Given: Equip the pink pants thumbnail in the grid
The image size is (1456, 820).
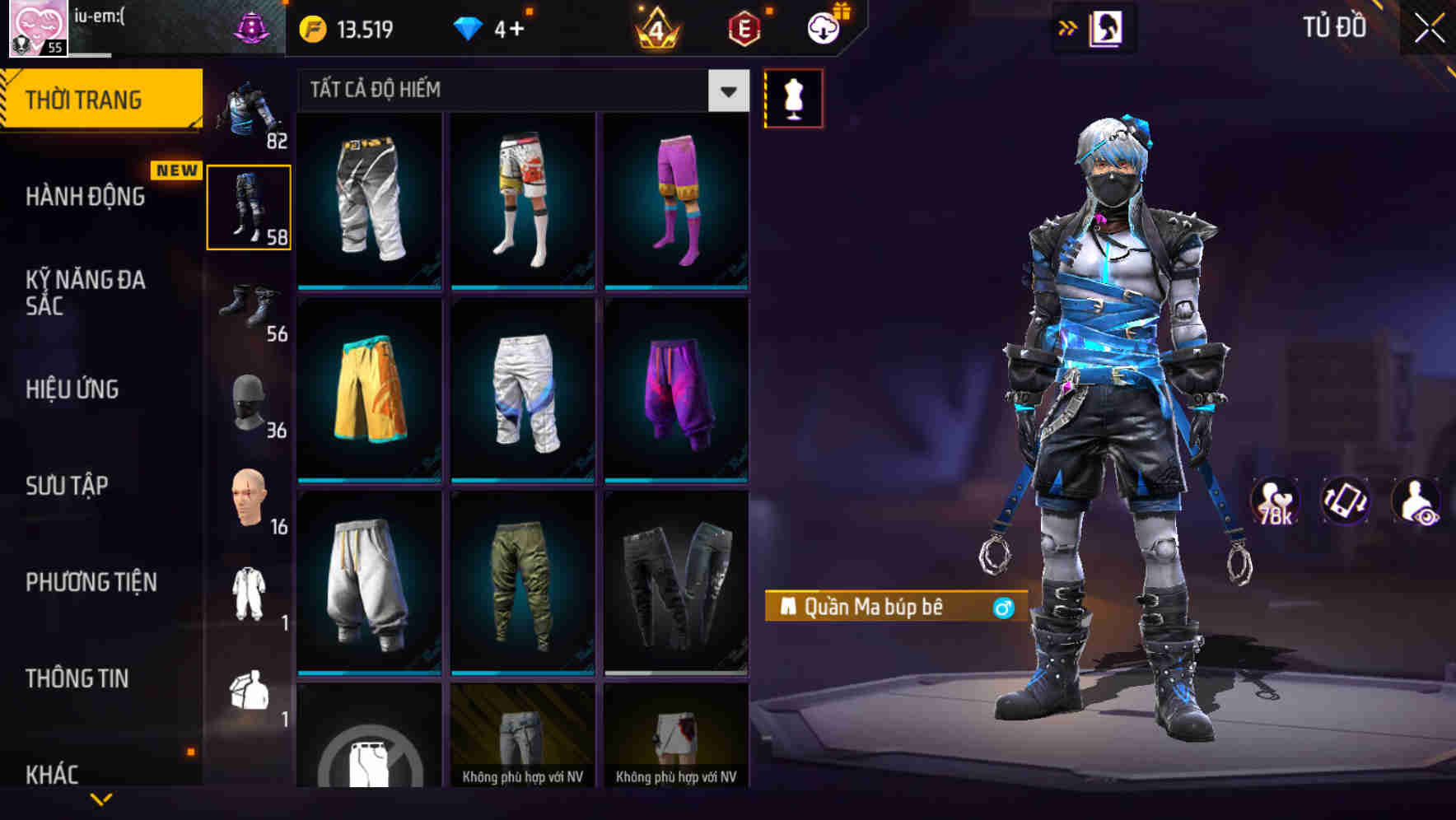Looking at the screenshot, I should (x=677, y=198).
